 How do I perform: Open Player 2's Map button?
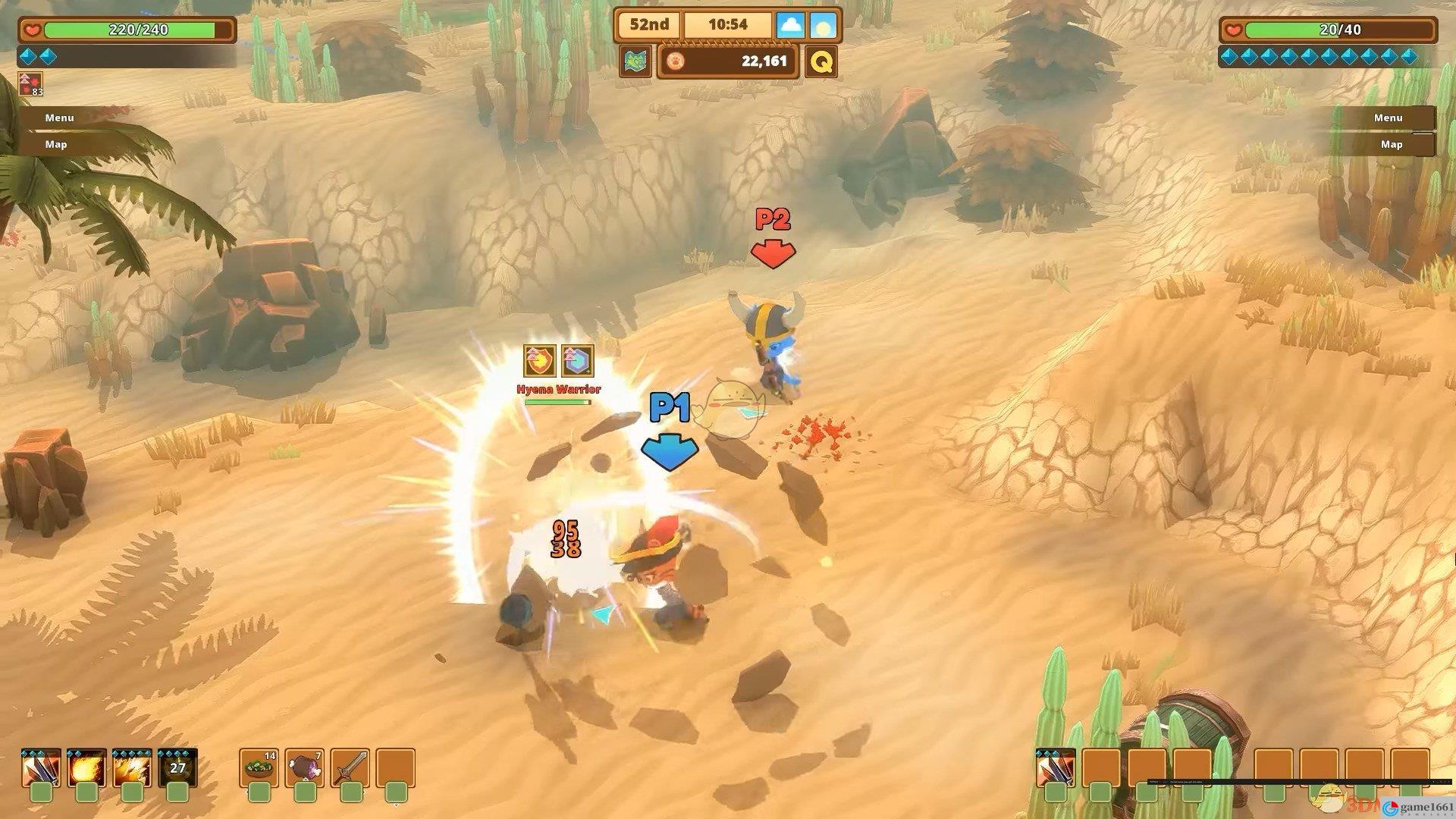[x=1390, y=144]
